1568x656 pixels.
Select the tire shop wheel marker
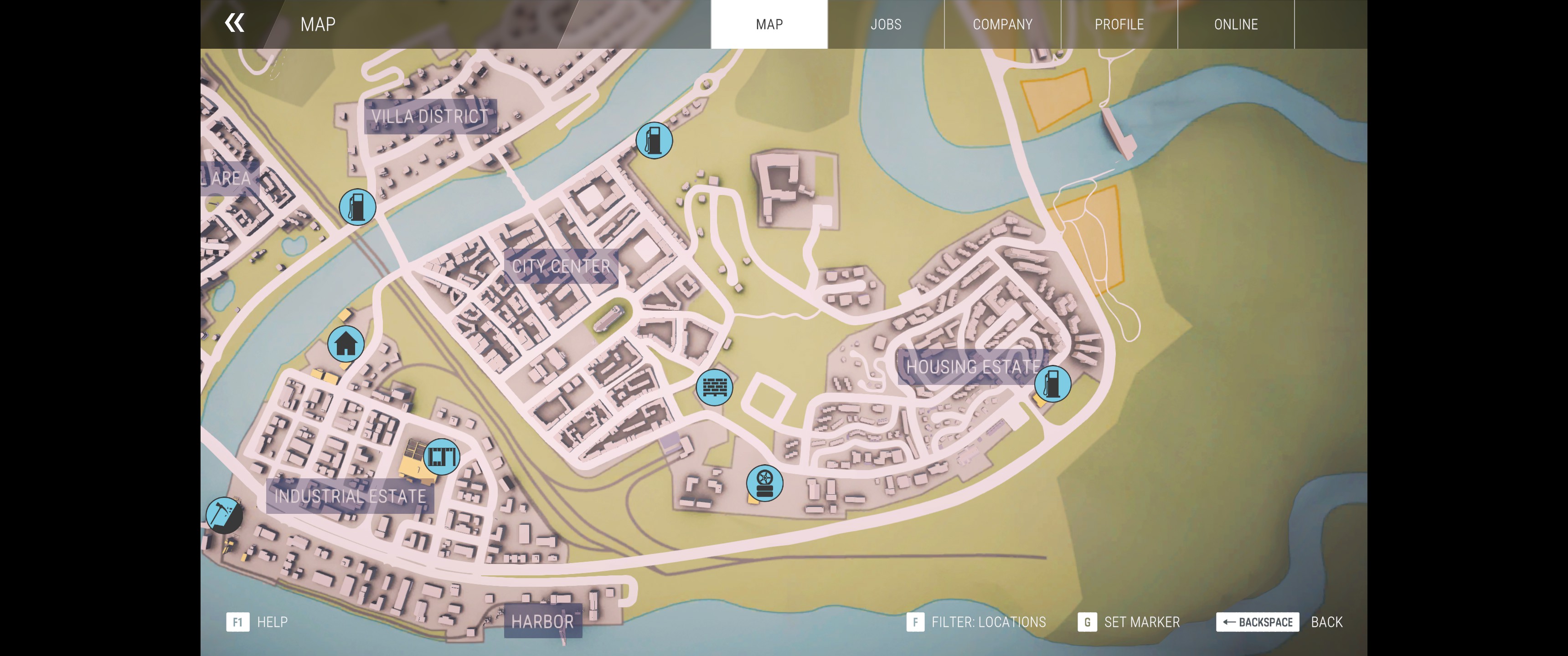pos(764,483)
